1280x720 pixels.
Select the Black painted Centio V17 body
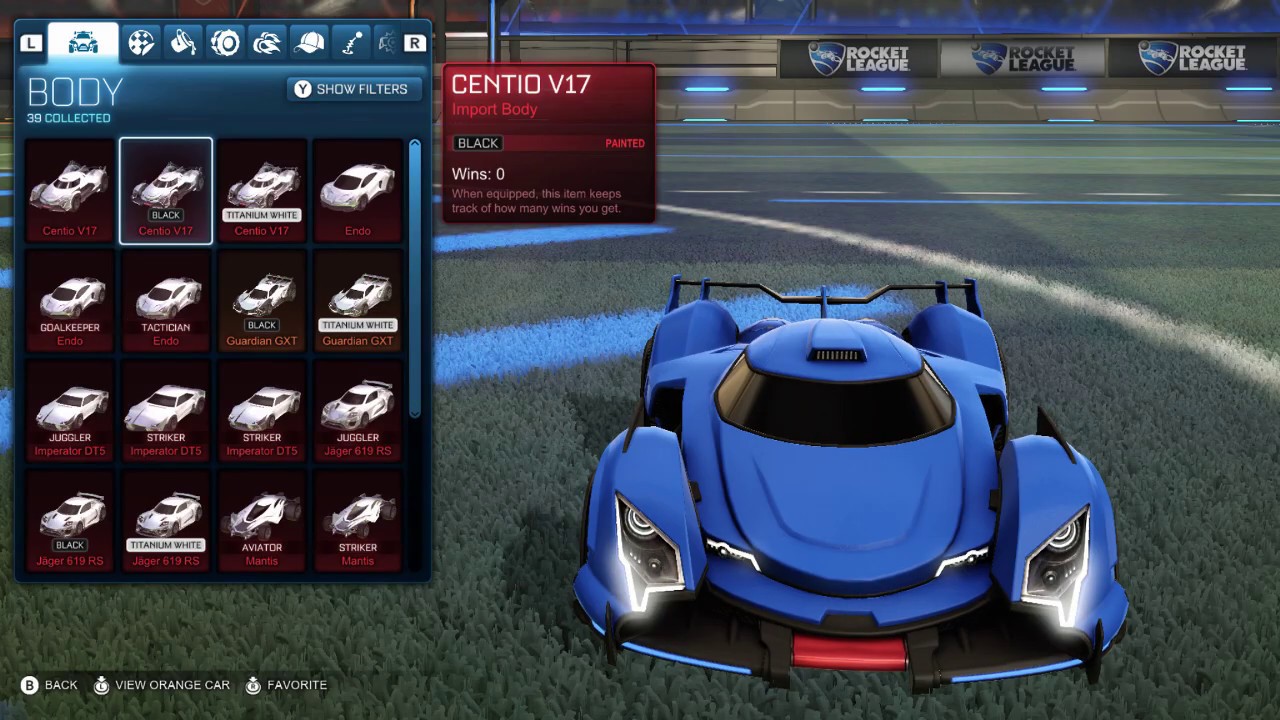point(166,190)
